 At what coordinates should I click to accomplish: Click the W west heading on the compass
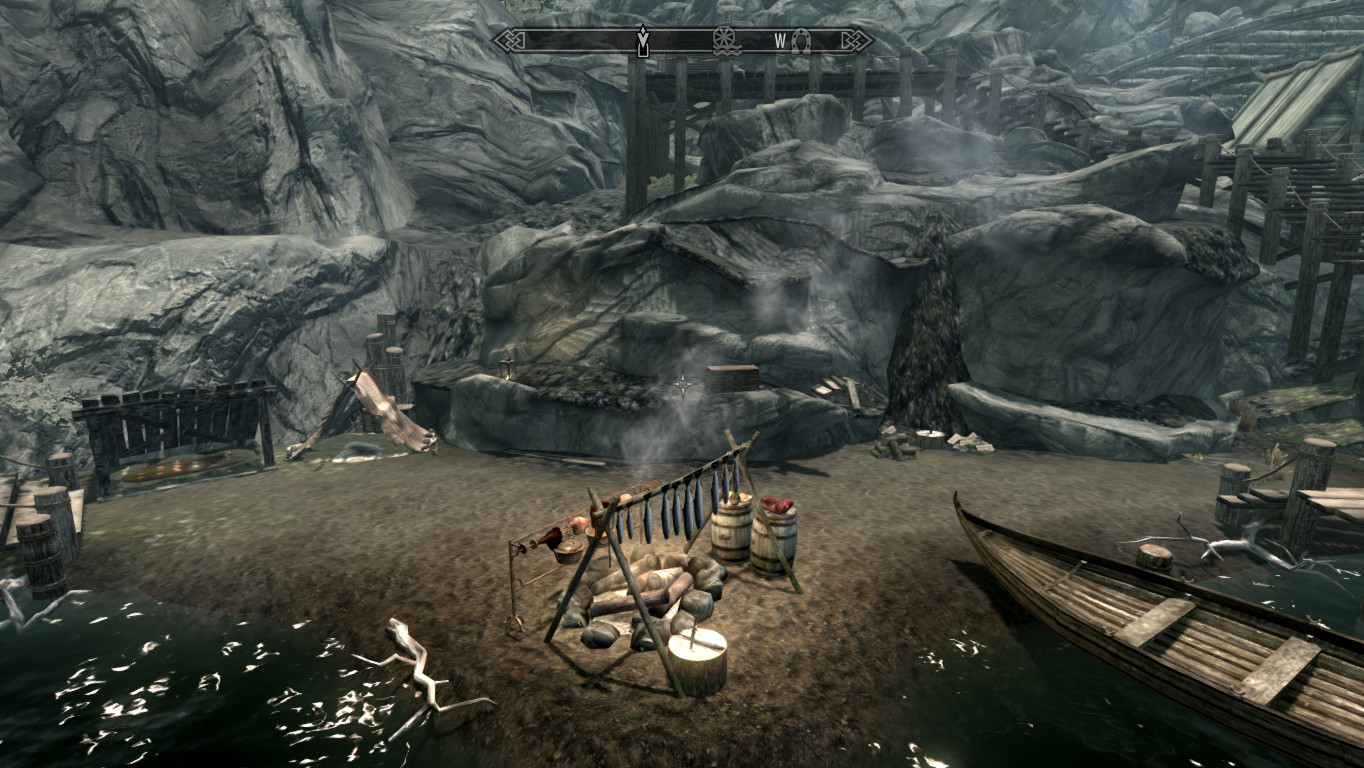[x=780, y=41]
